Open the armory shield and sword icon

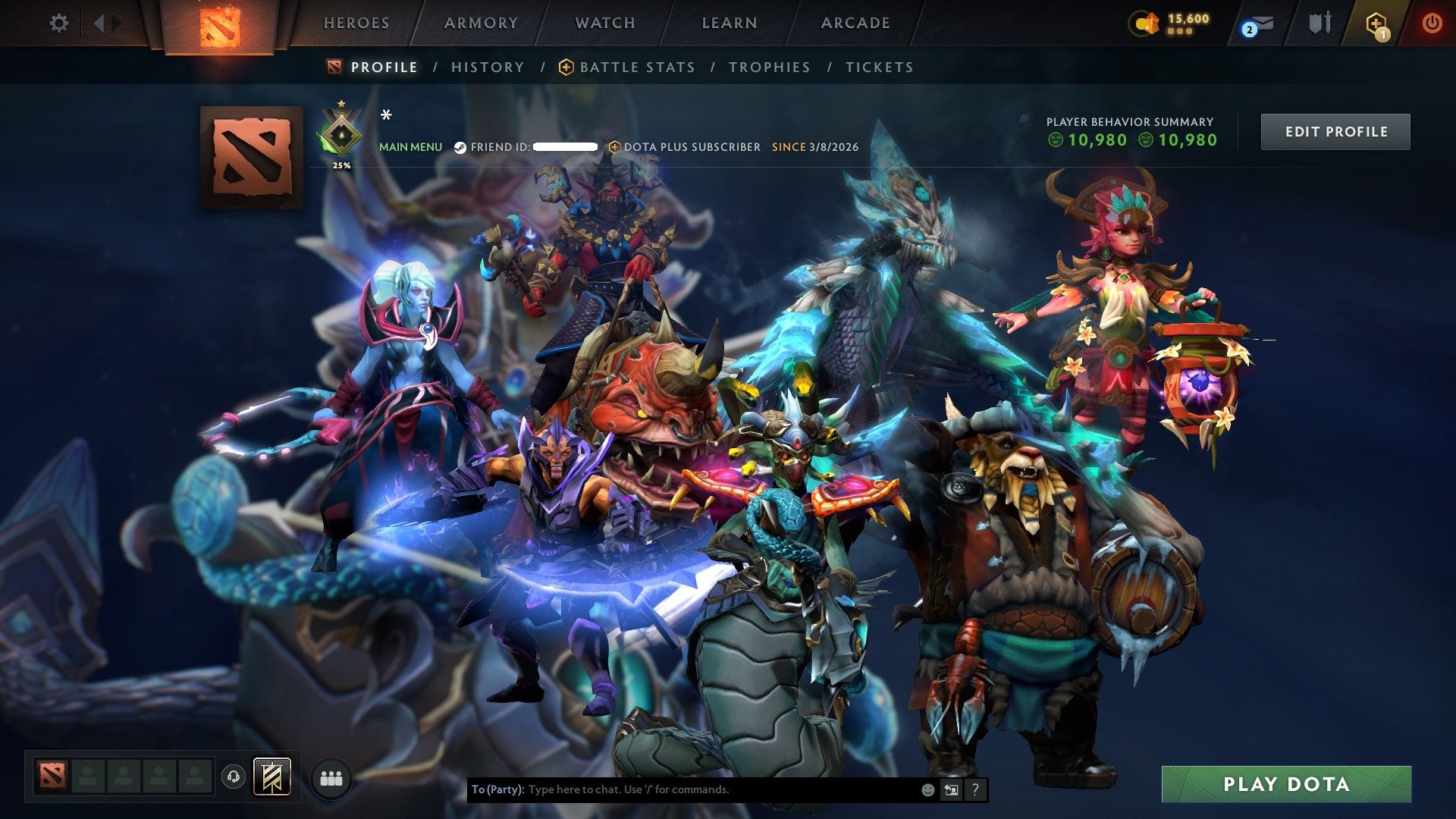point(1319,23)
